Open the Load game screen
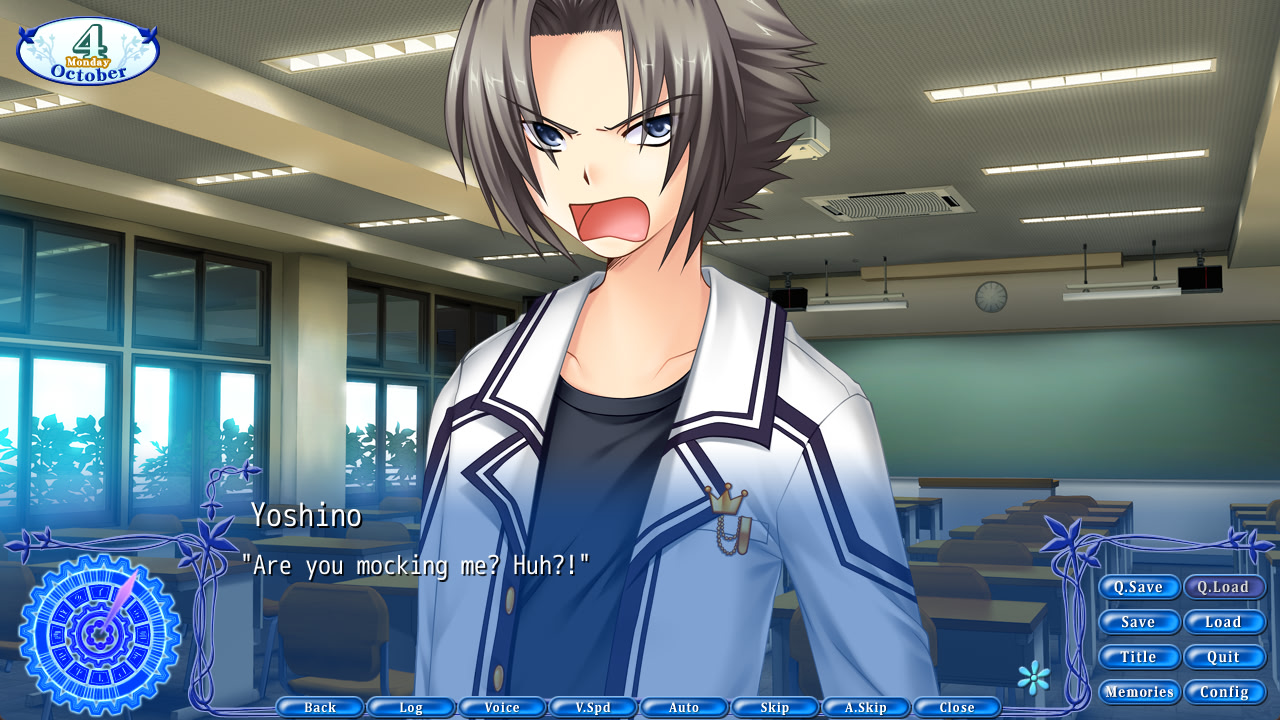1280x720 pixels. [x=1225, y=622]
